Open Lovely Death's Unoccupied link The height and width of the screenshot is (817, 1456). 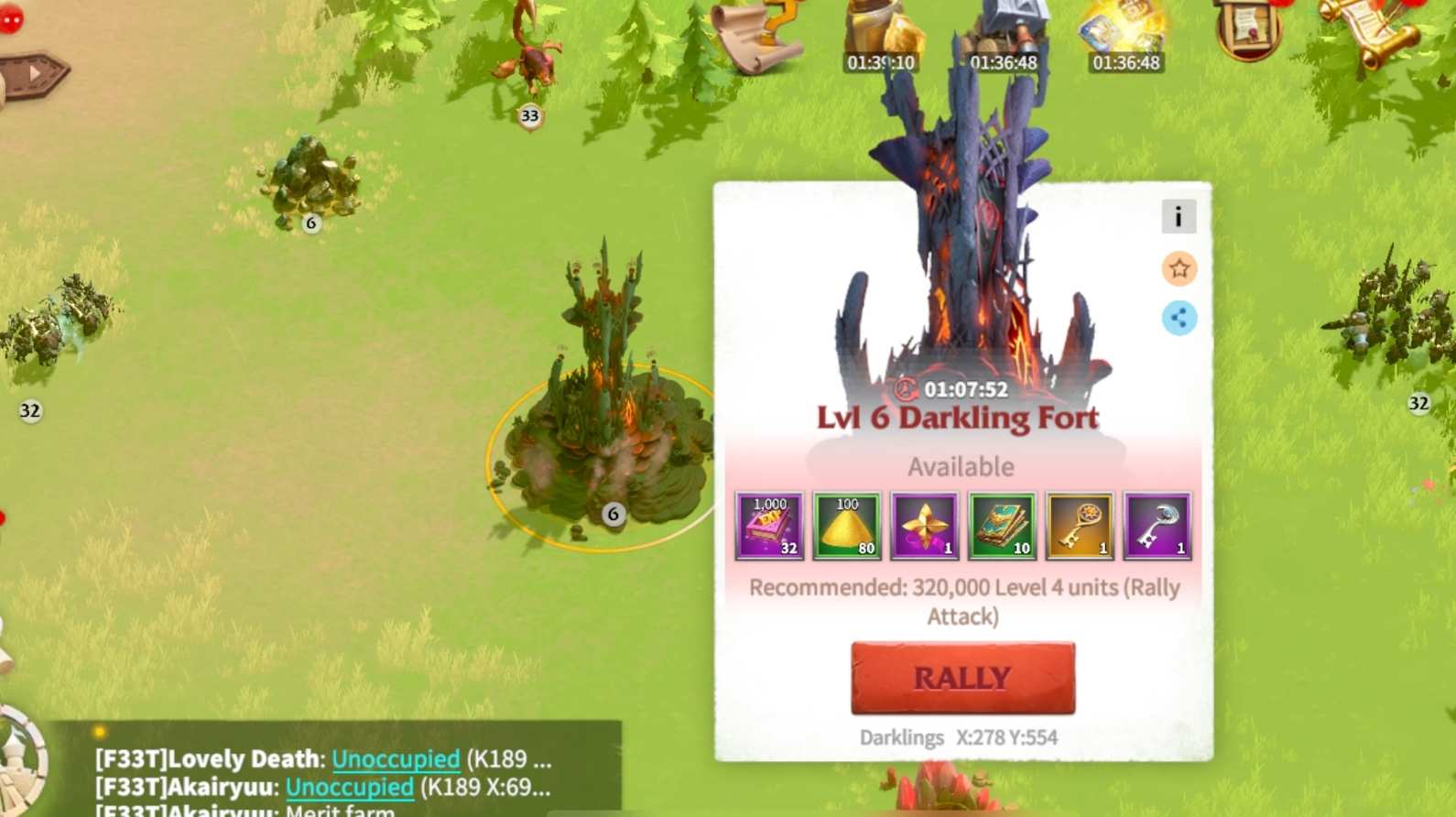pos(397,758)
